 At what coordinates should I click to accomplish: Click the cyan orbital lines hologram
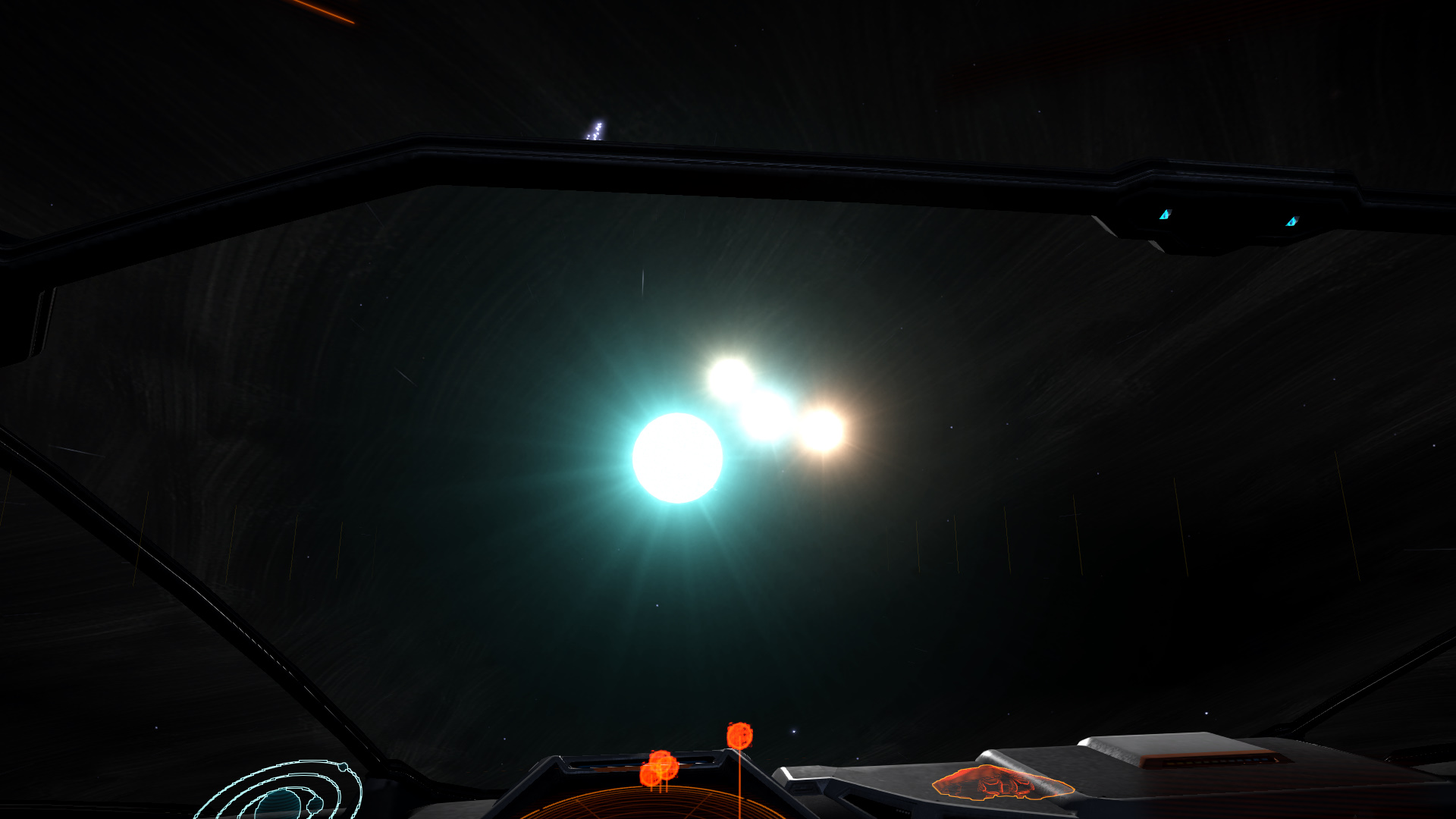[284, 792]
